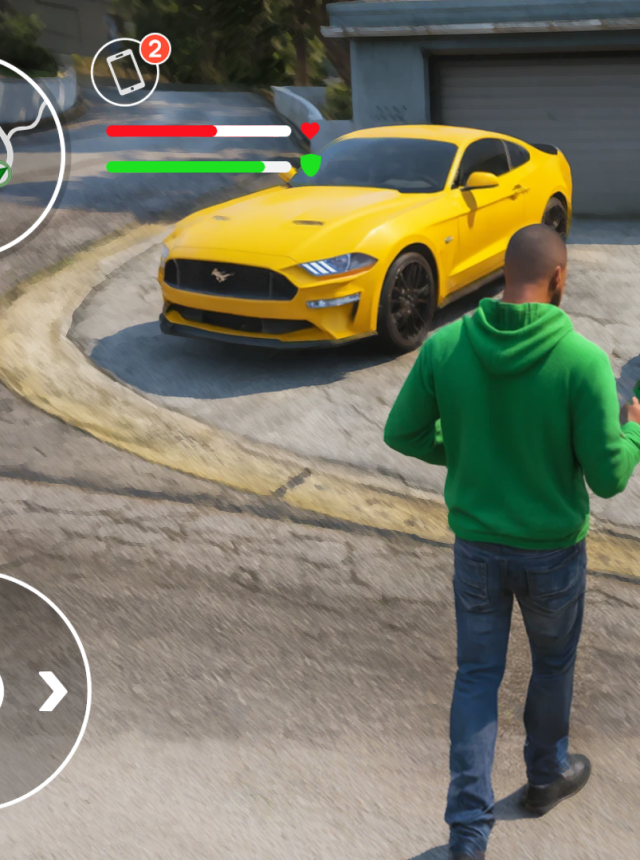Tap the right arrow on the movement pad
The image size is (640, 860).
click(x=53, y=691)
